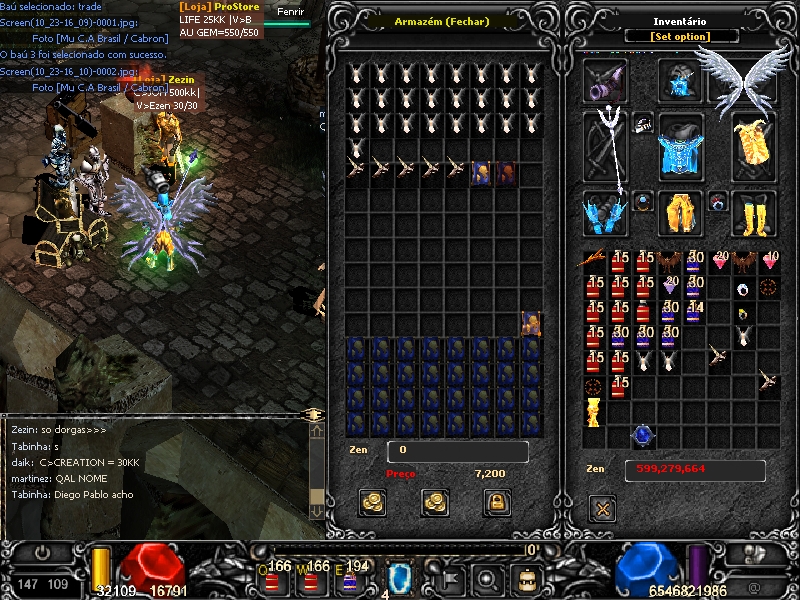Close the inventory with the X button

coord(602,509)
